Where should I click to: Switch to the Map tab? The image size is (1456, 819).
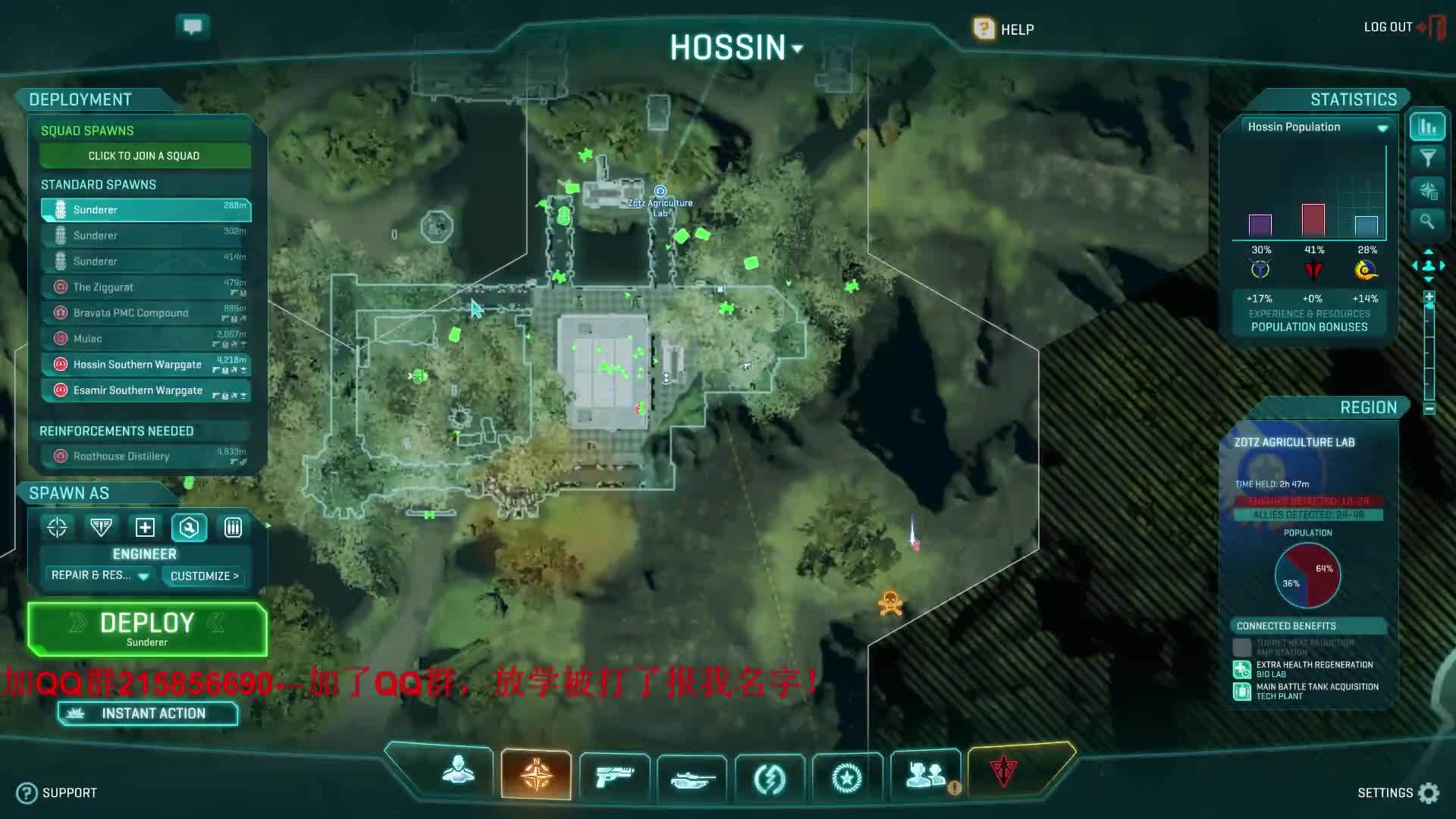536,773
